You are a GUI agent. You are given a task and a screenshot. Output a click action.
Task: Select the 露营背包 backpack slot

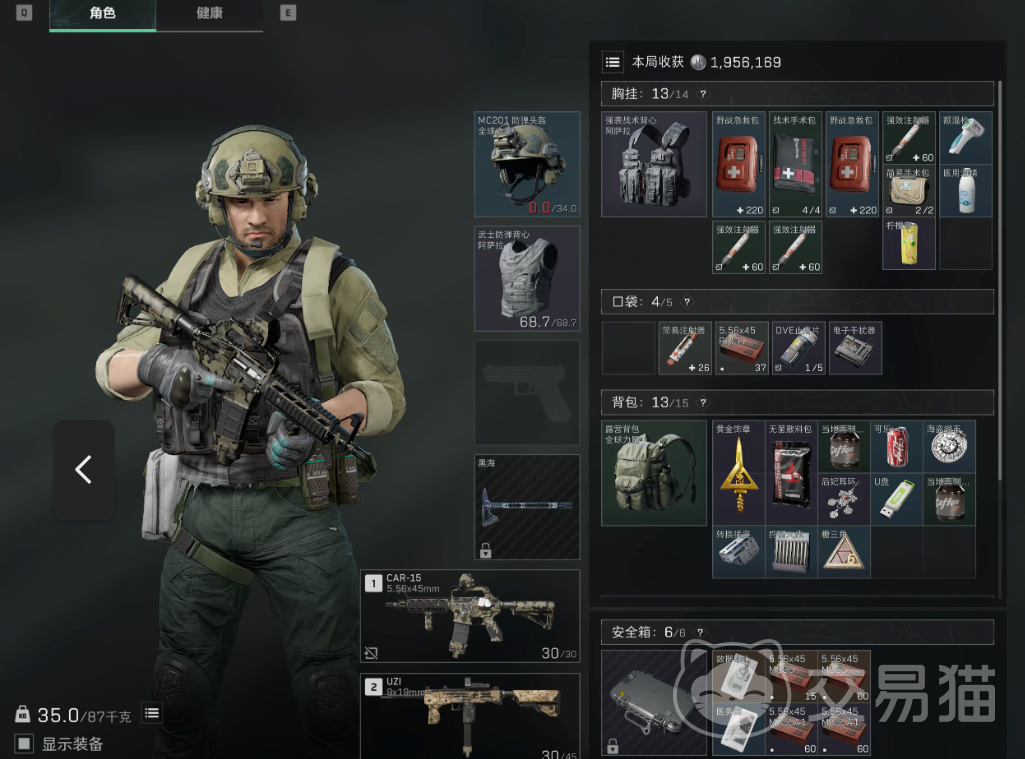click(654, 473)
